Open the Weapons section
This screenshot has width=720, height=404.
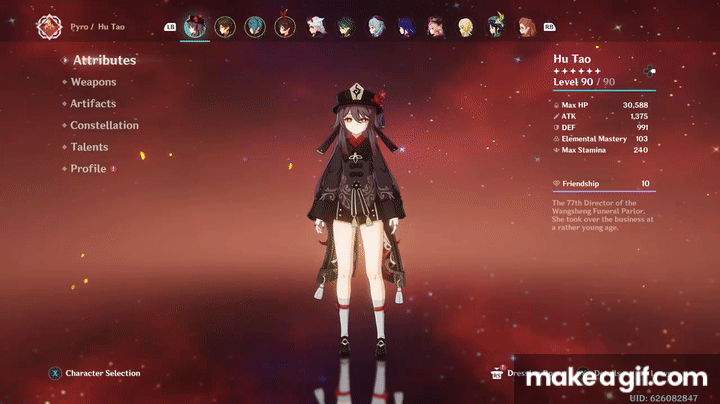click(x=93, y=82)
